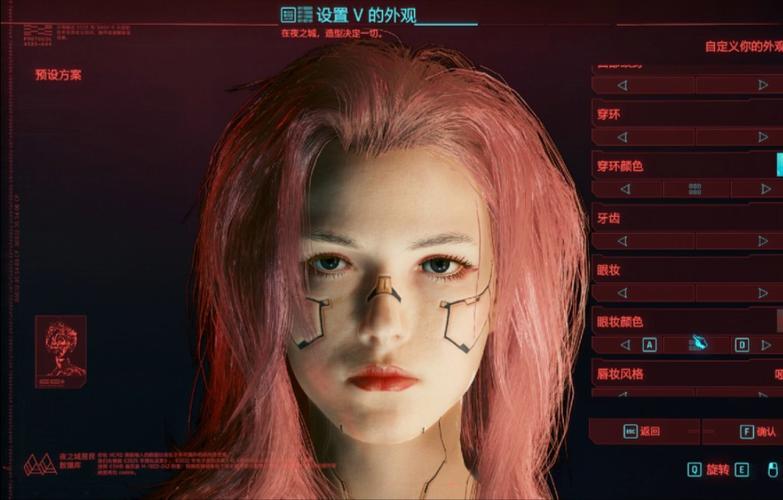Image resolution: width=783 pixels, height=500 pixels.
Task: Select the character portrait preset thumbnail
Action: (60, 351)
